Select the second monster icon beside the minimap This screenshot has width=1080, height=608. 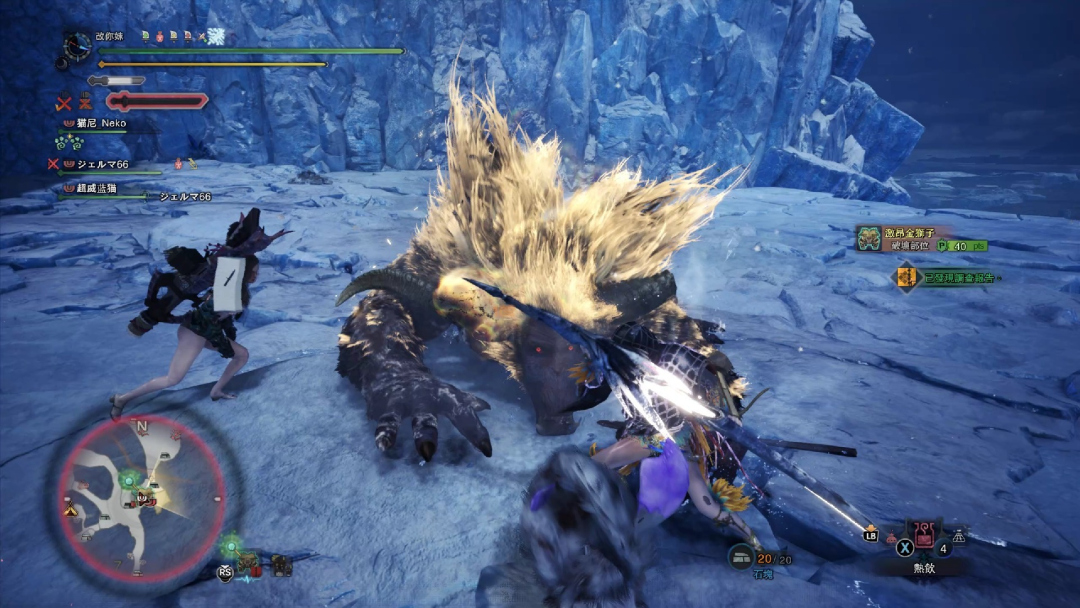tap(282, 565)
